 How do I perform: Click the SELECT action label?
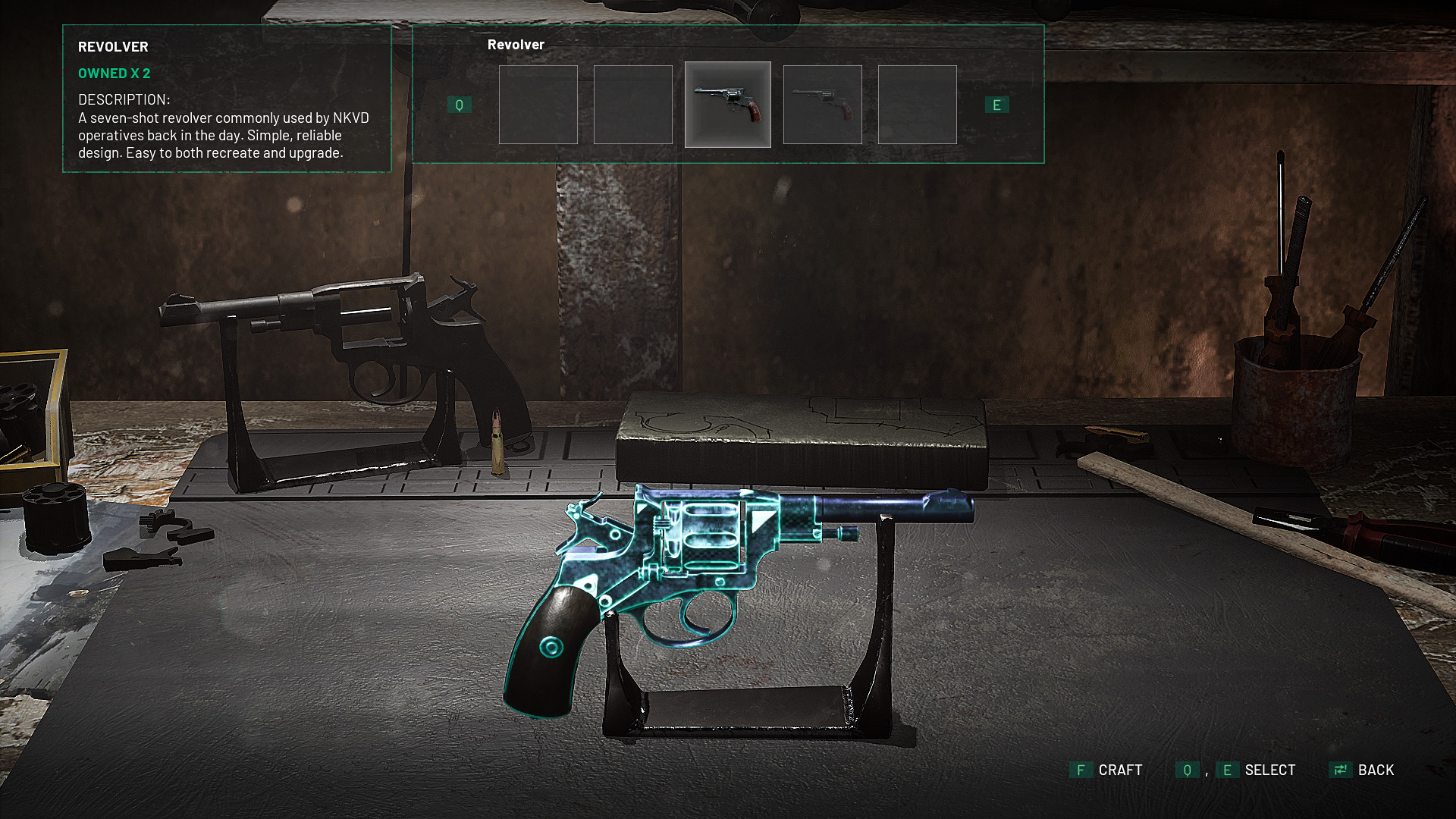pos(1270,770)
